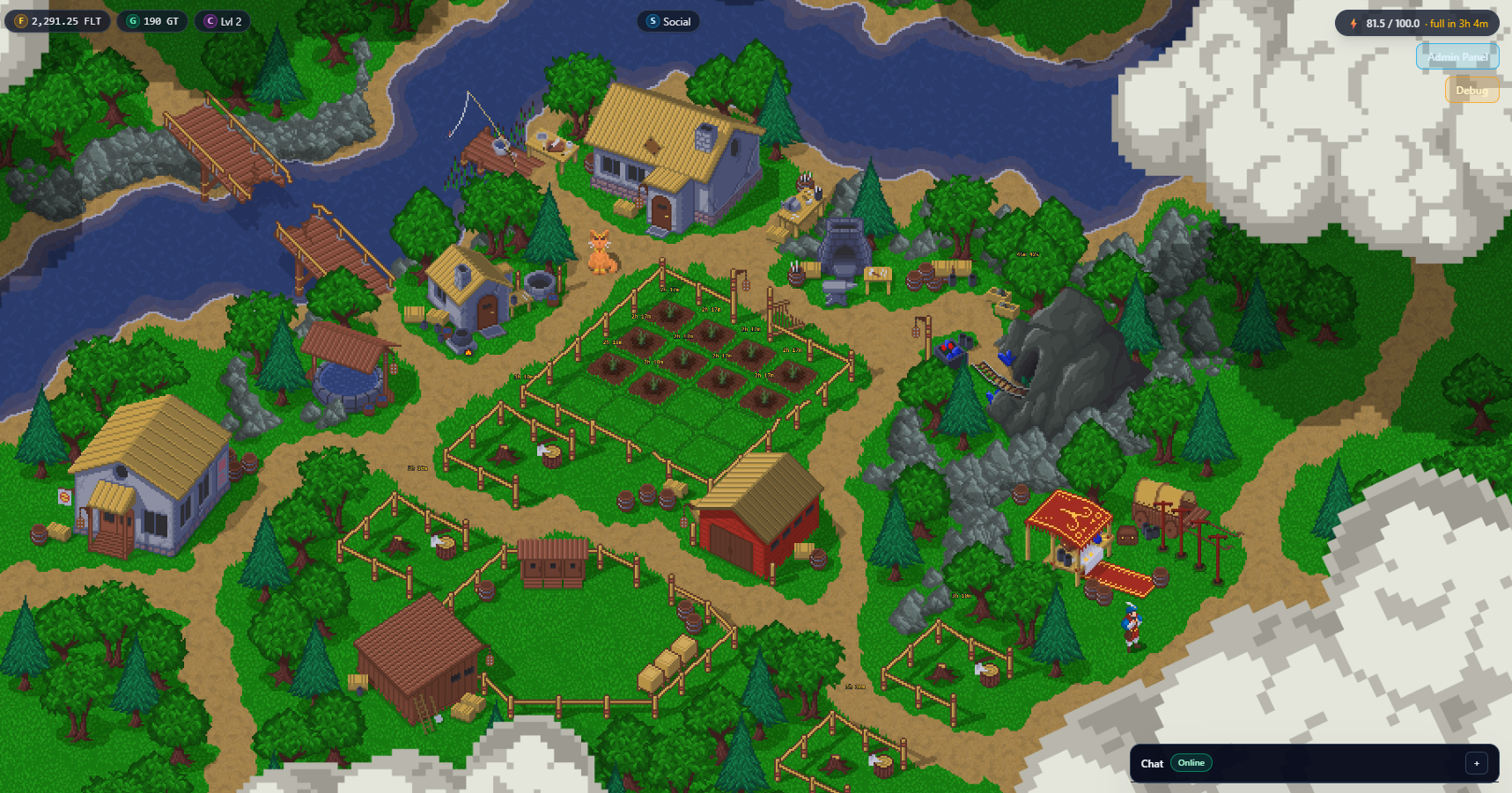Open the Admin Panel

pyautogui.click(x=1457, y=57)
